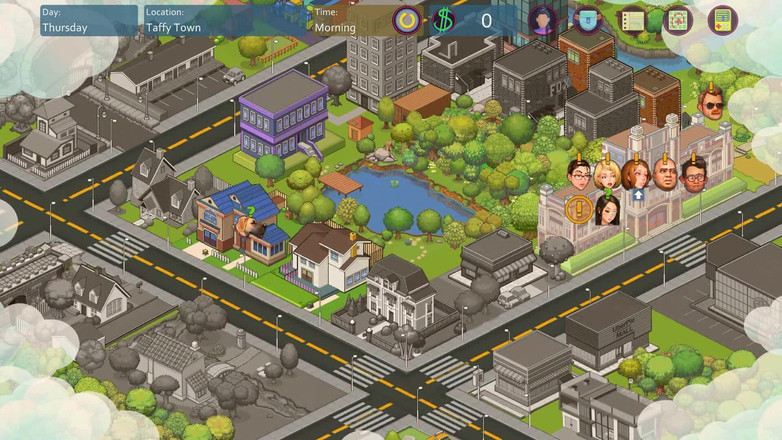Select the bald man portrait
The height and width of the screenshot is (440, 782).
click(x=664, y=176)
